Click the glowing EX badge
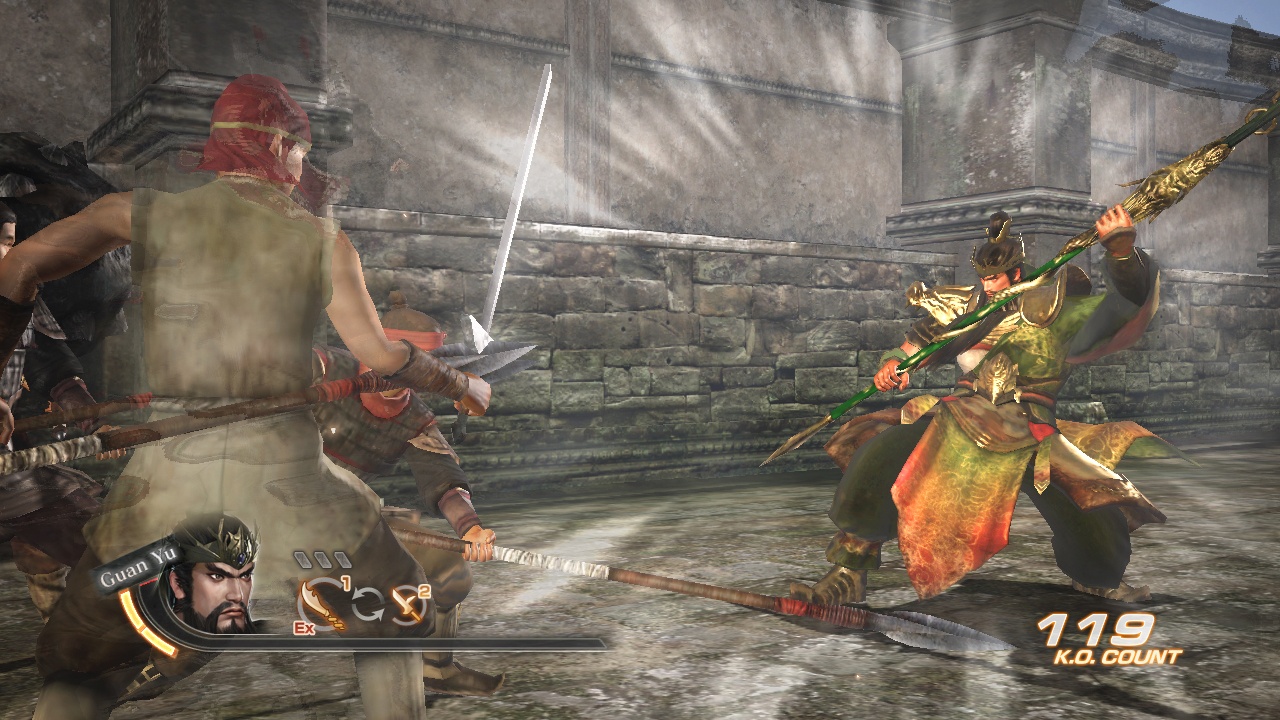Viewport: 1280px width, 720px height. (304, 627)
